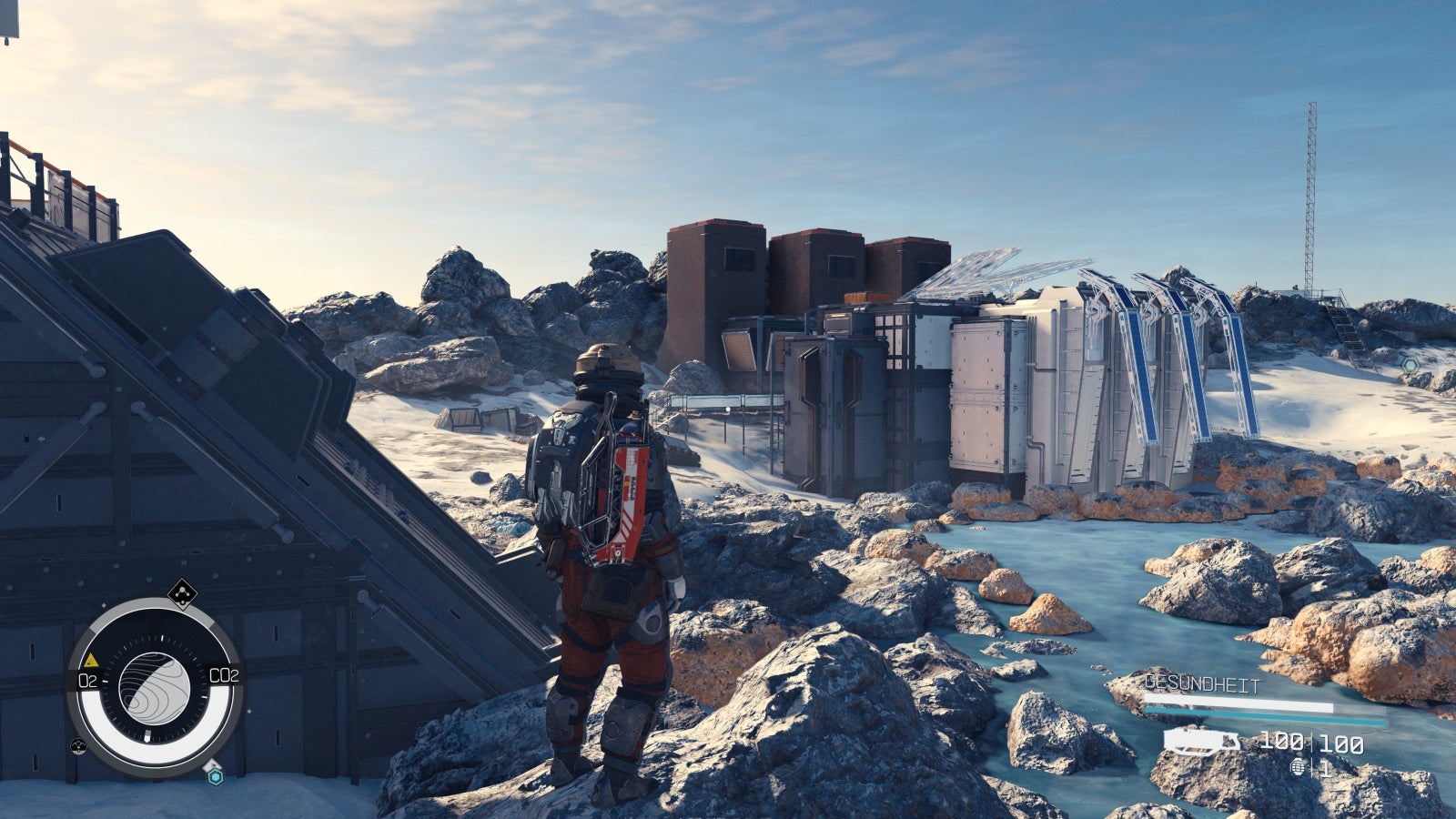
Task: Select the equipped weapon icon
Action: [x=1201, y=741]
